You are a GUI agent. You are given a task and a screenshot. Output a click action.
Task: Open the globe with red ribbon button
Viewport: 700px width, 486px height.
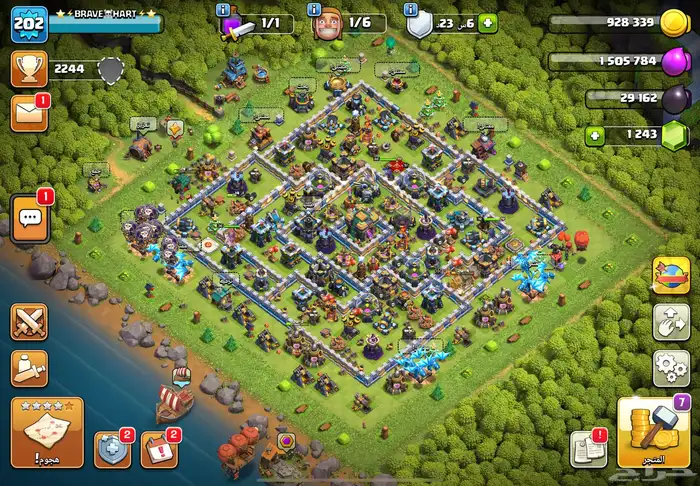[x=670, y=276]
